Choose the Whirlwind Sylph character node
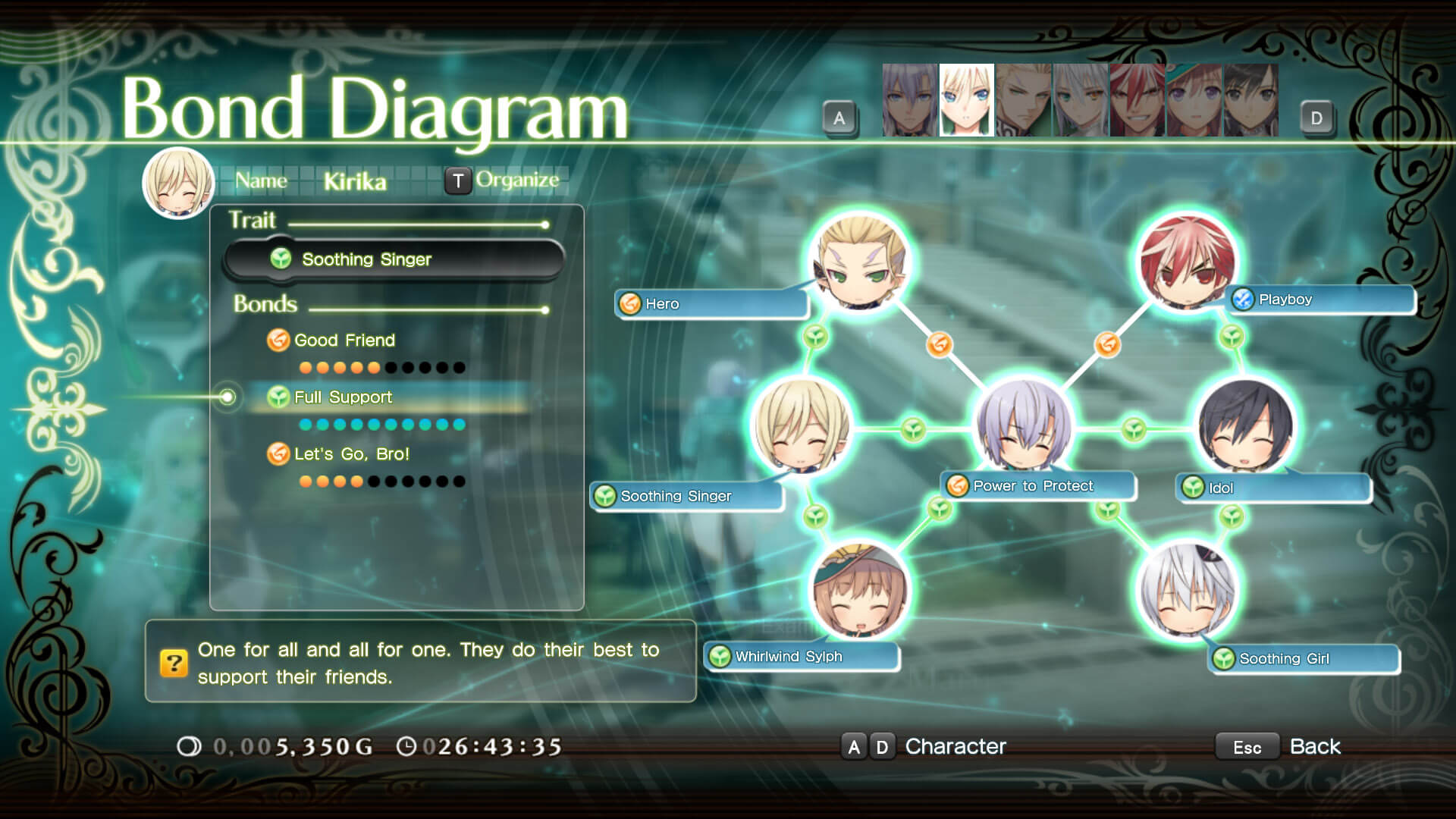The height and width of the screenshot is (819, 1456). (859, 590)
